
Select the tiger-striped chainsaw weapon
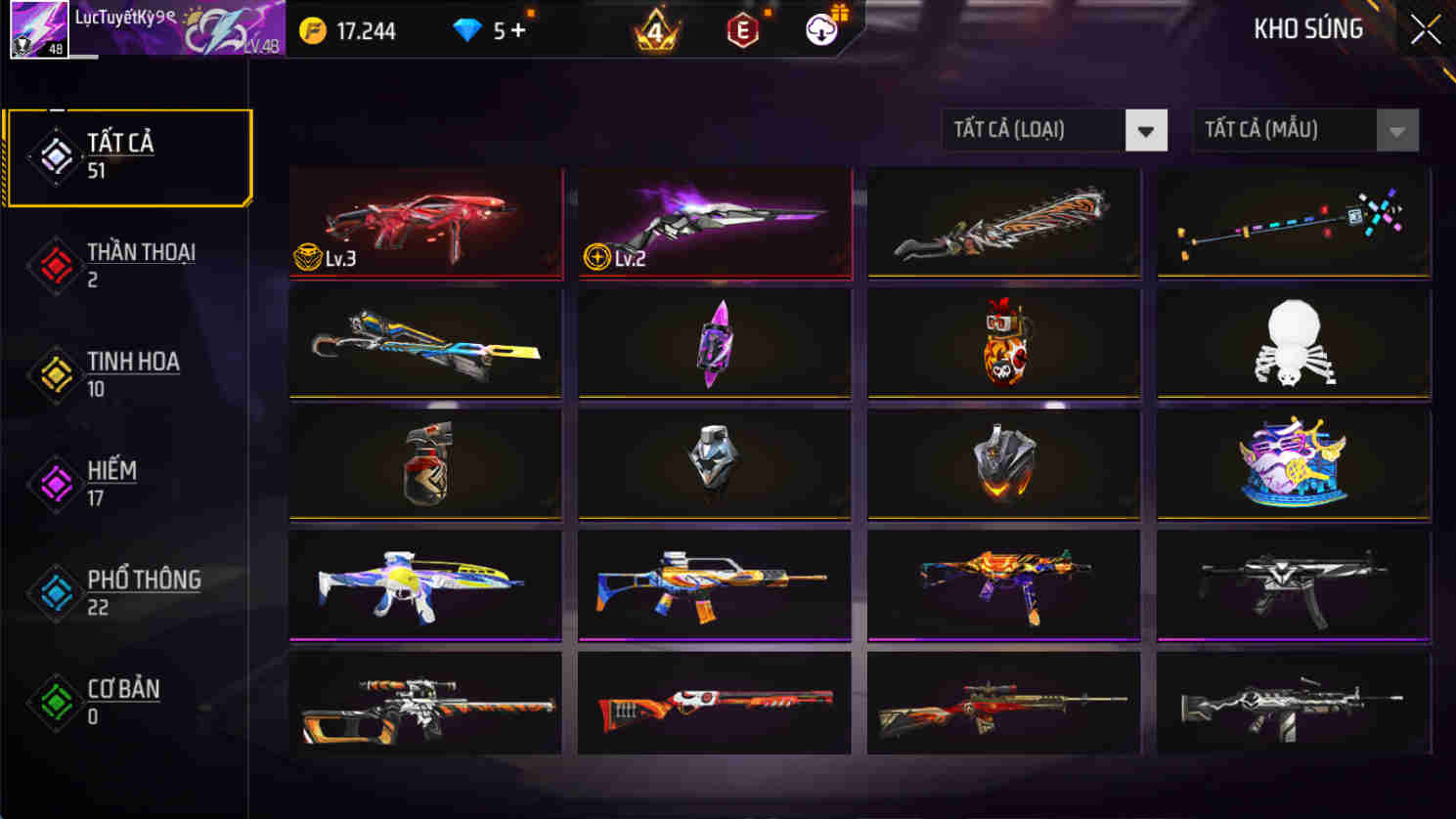click(1002, 221)
